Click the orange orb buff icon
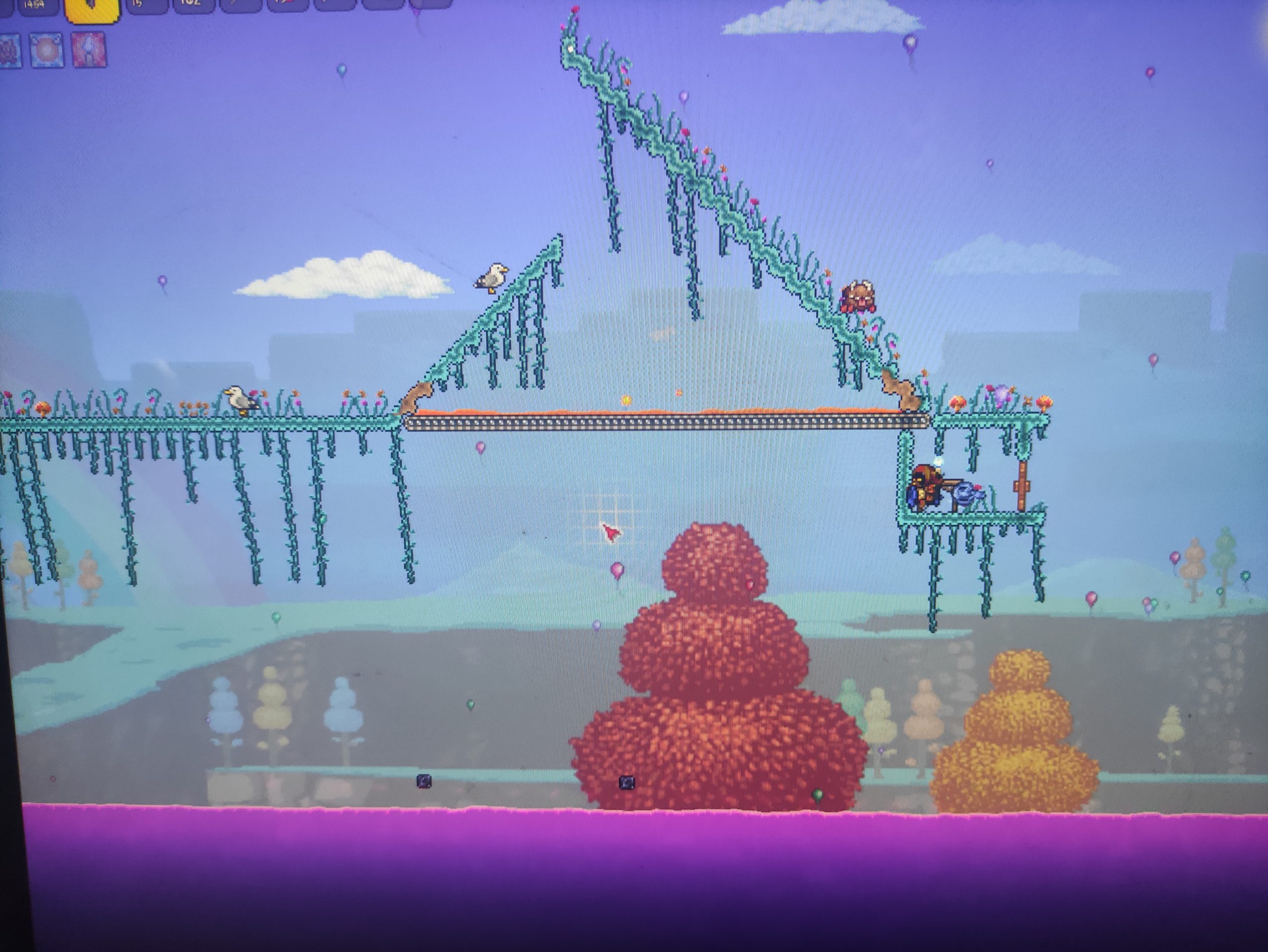This screenshot has height=952, width=1268. [47, 51]
